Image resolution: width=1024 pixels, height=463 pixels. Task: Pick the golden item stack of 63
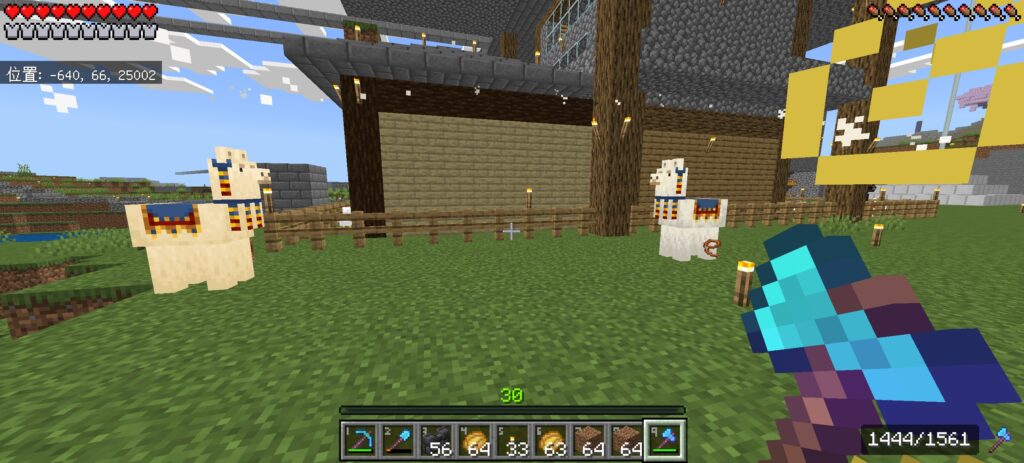pyautogui.click(x=550, y=440)
